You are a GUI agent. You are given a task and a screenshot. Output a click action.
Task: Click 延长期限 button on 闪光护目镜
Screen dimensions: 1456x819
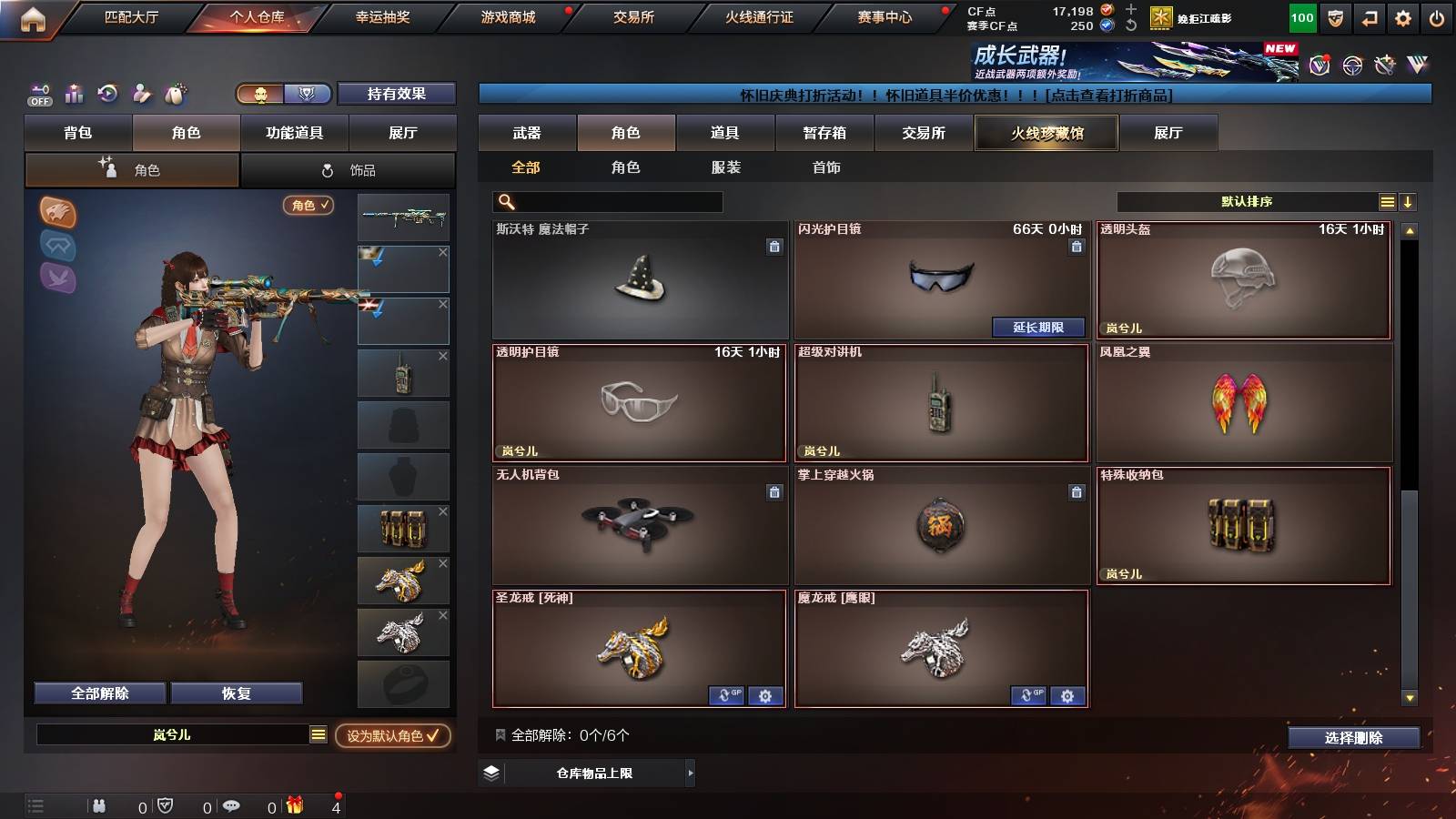point(1036,327)
